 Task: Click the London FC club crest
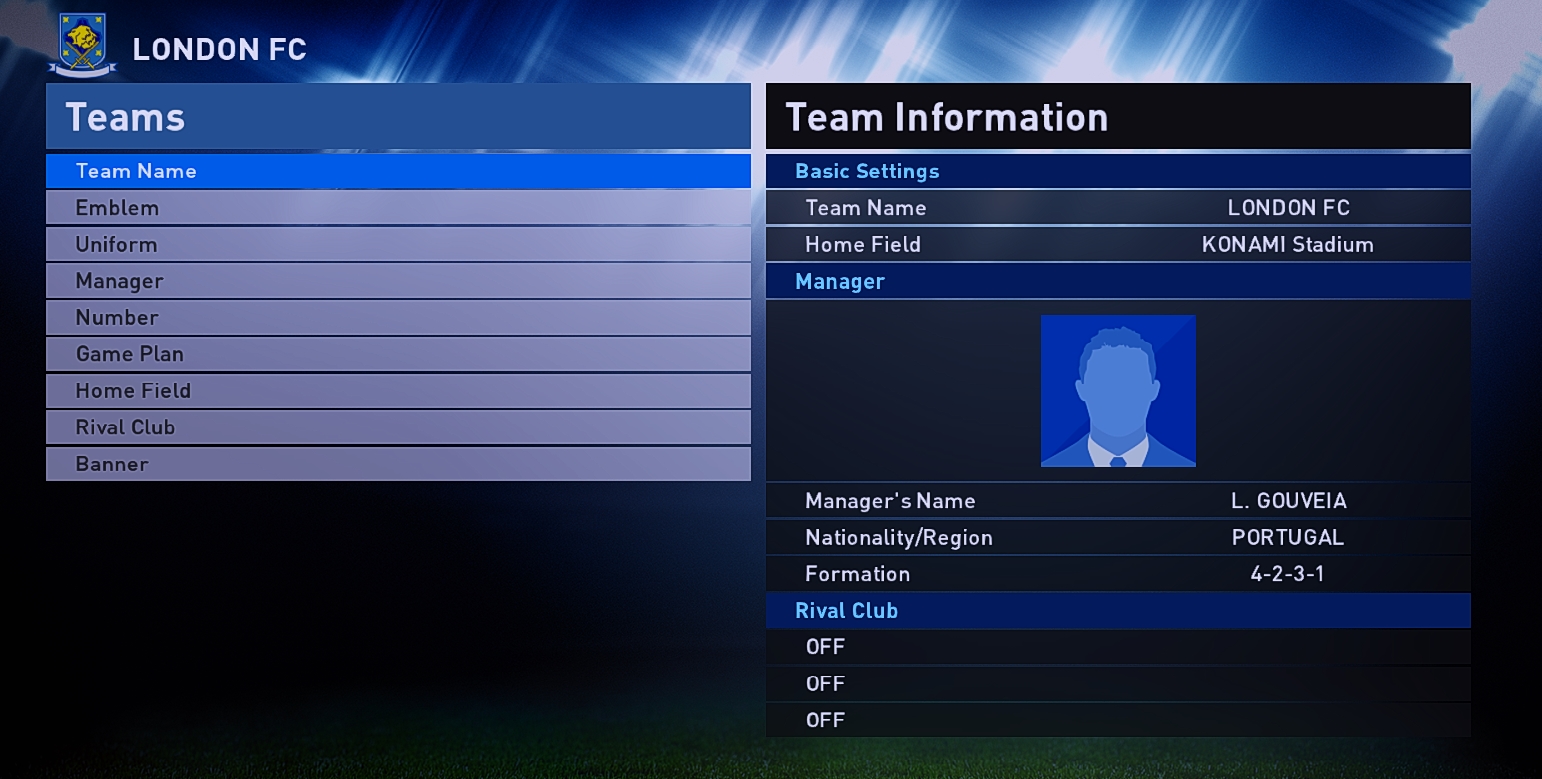click(82, 45)
